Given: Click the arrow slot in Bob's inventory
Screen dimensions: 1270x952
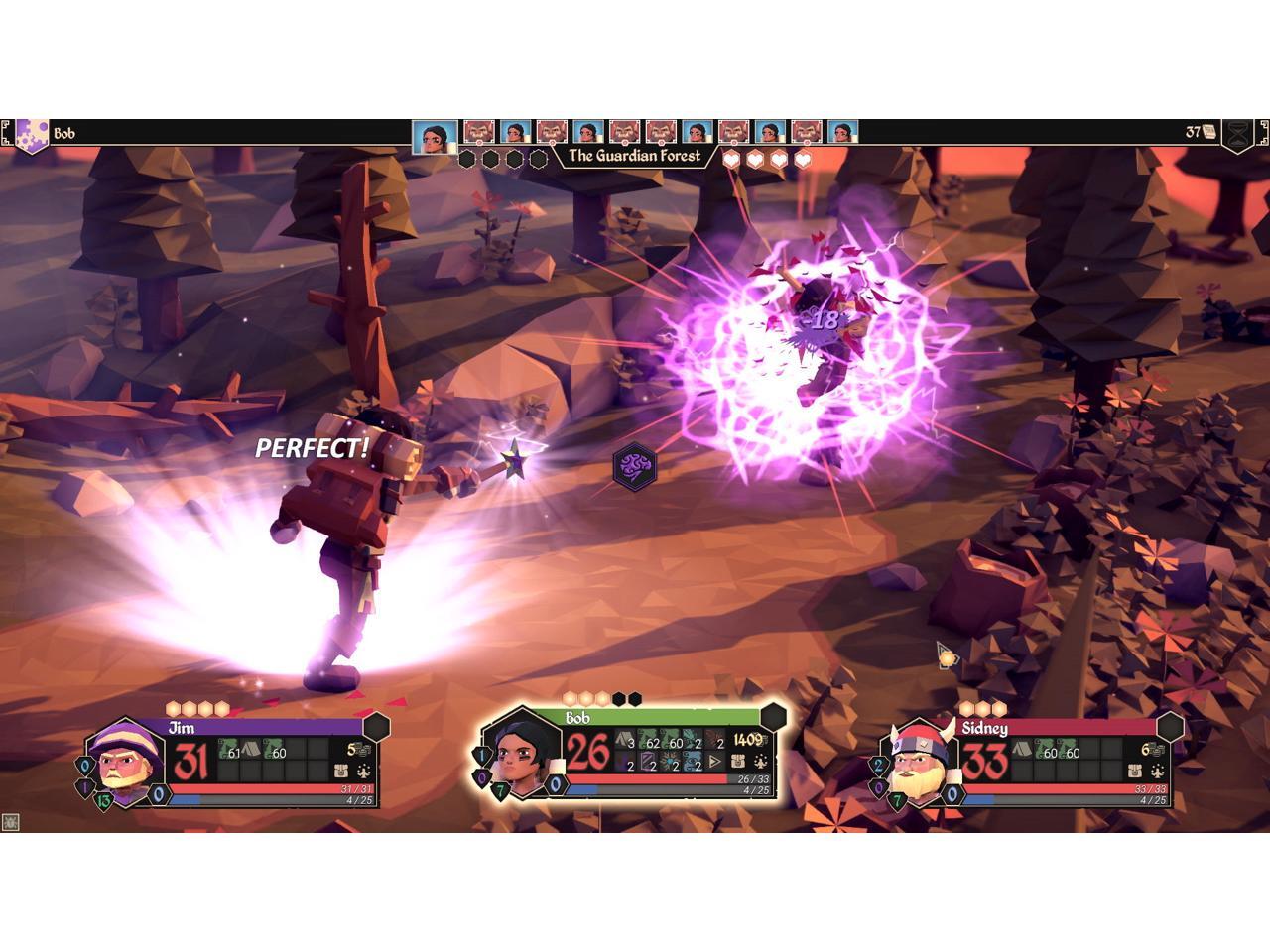Looking at the screenshot, I should coord(717,762).
